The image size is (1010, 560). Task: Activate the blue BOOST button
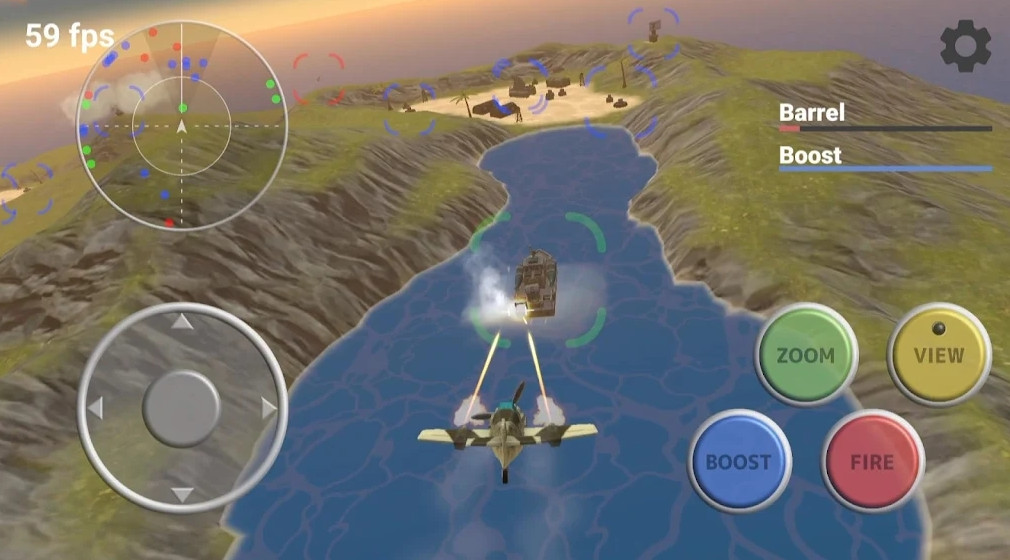coord(739,462)
